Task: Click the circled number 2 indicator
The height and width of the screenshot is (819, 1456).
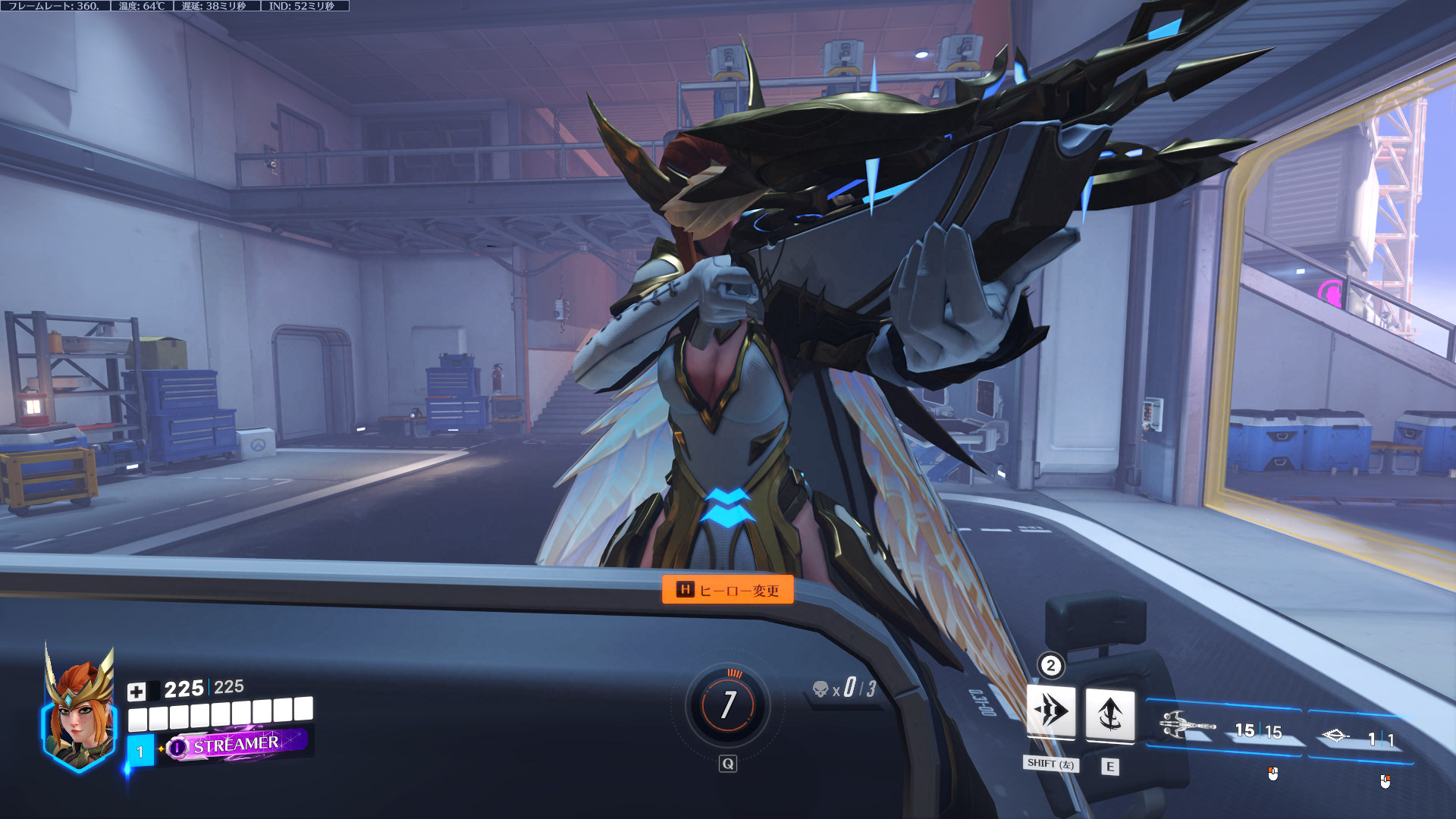Action: (1050, 666)
